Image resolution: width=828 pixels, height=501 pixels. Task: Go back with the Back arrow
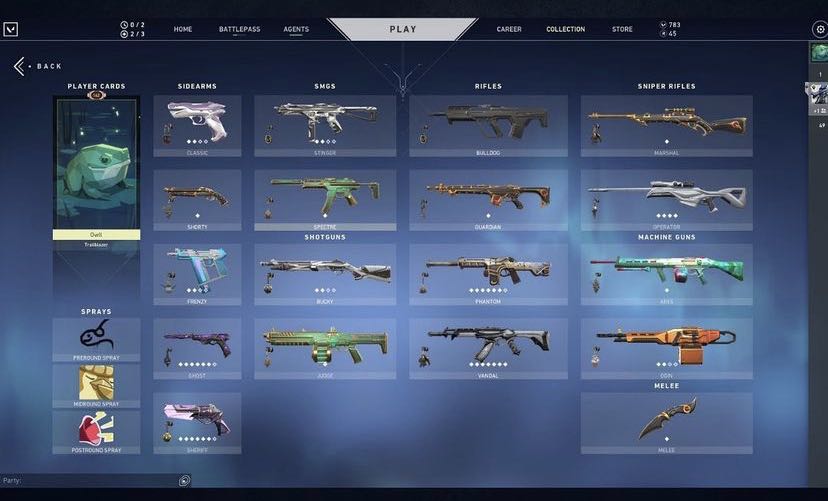[20, 66]
